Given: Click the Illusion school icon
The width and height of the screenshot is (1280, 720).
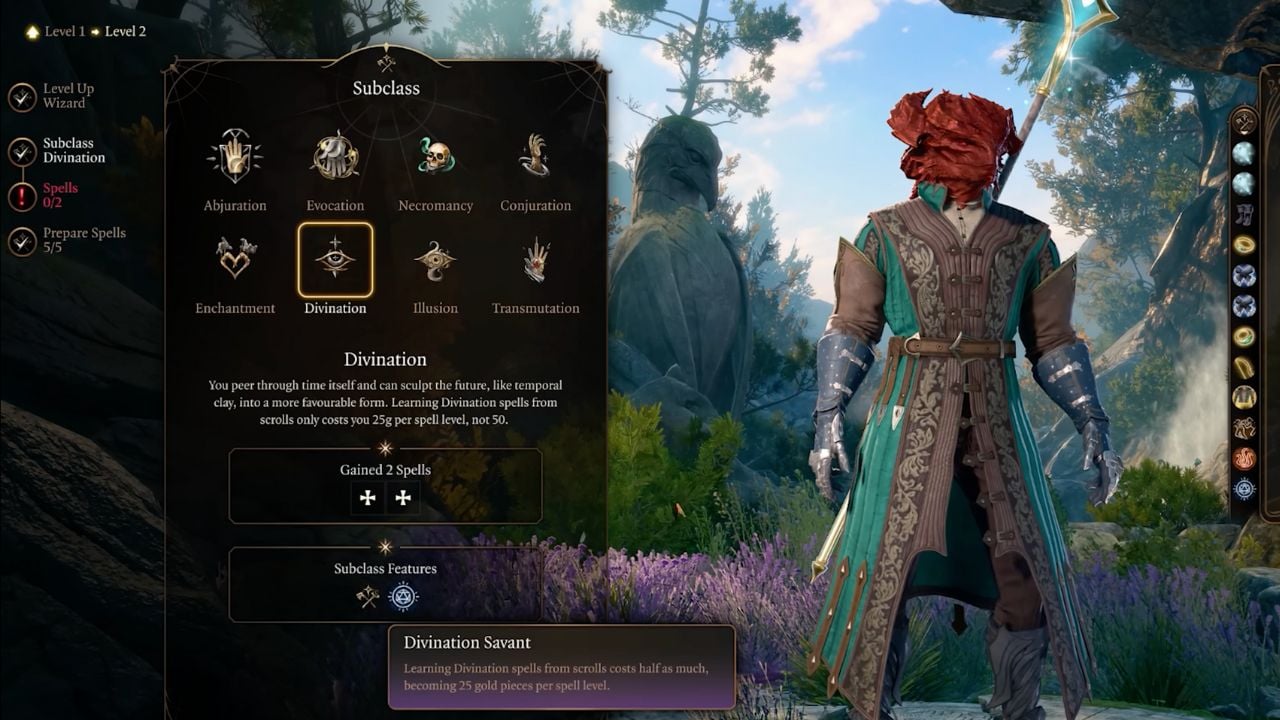Looking at the screenshot, I should point(435,263).
